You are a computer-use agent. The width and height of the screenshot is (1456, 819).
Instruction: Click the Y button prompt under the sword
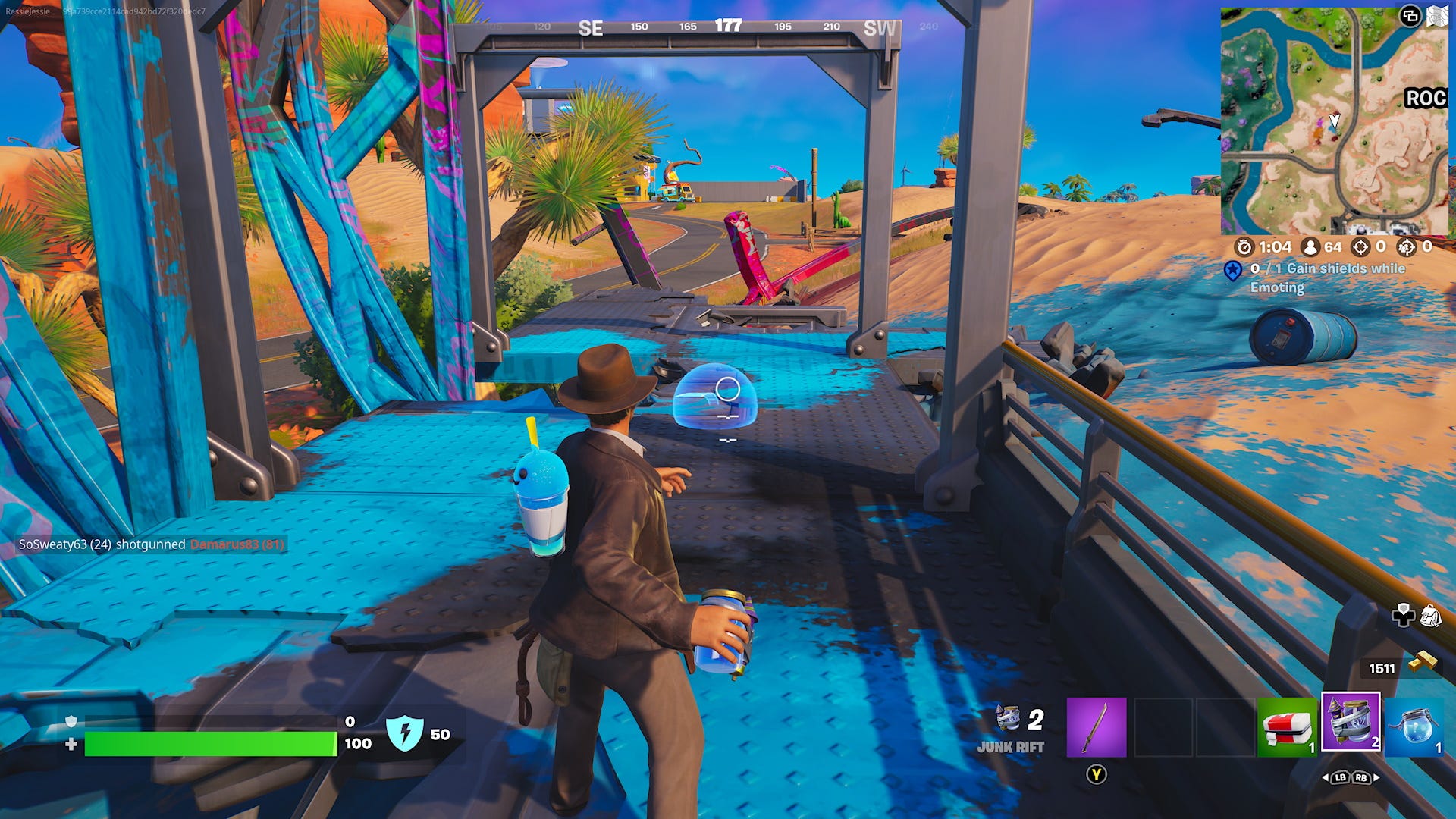[x=1097, y=775]
